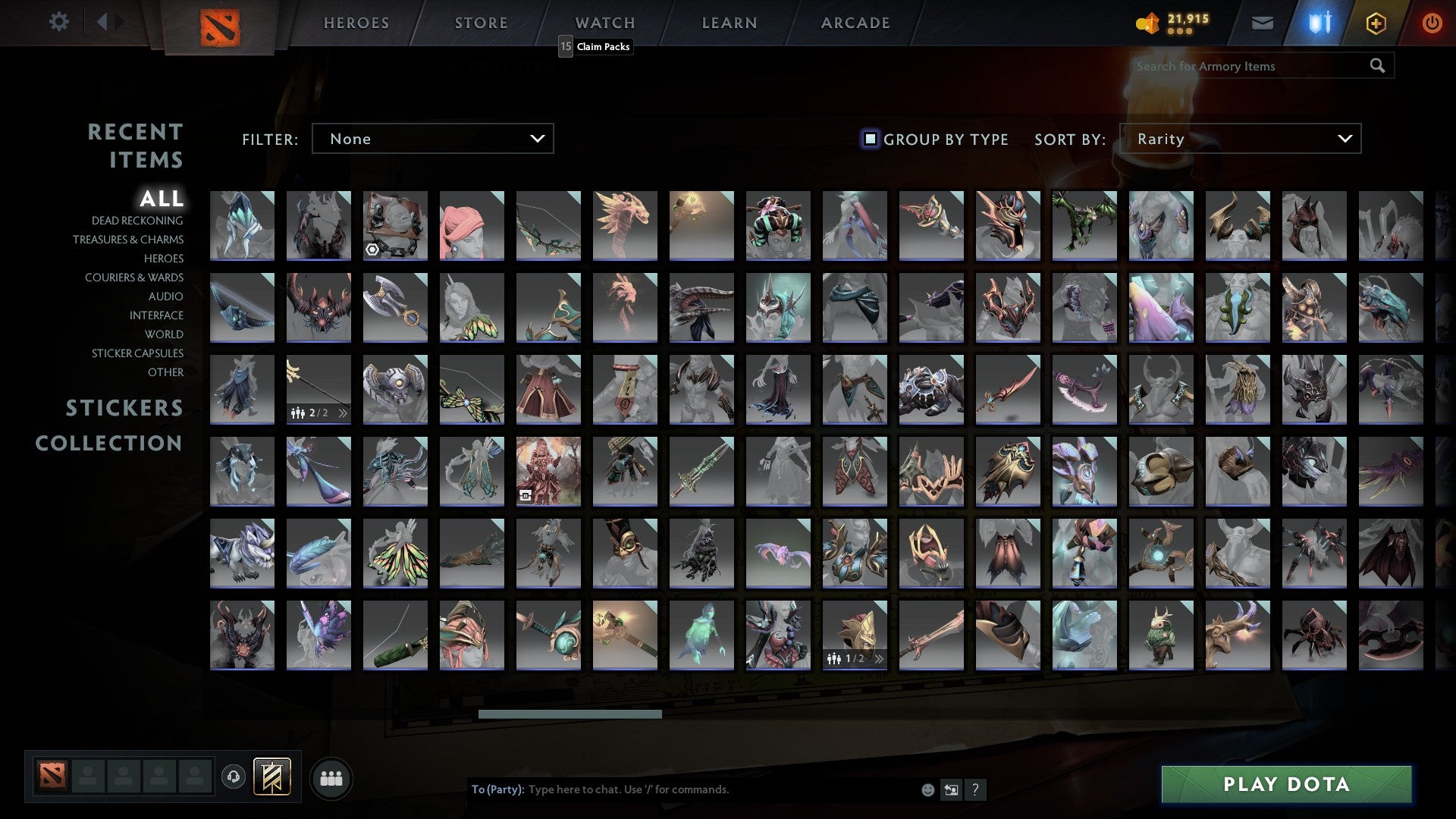This screenshot has height=819, width=1456.
Task: Click the chat channel switch icon
Action: (x=952, y=789)
